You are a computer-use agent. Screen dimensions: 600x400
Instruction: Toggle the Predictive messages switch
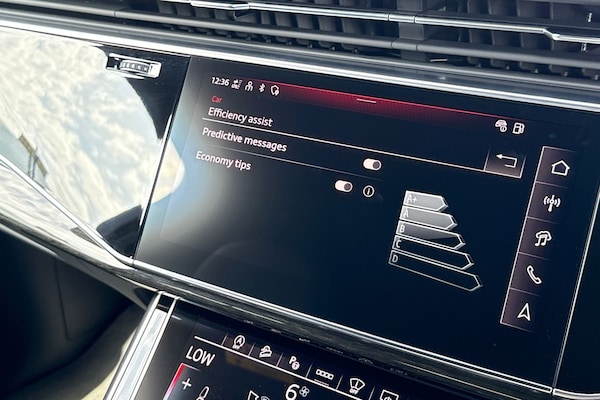click(x=372, y=164)
